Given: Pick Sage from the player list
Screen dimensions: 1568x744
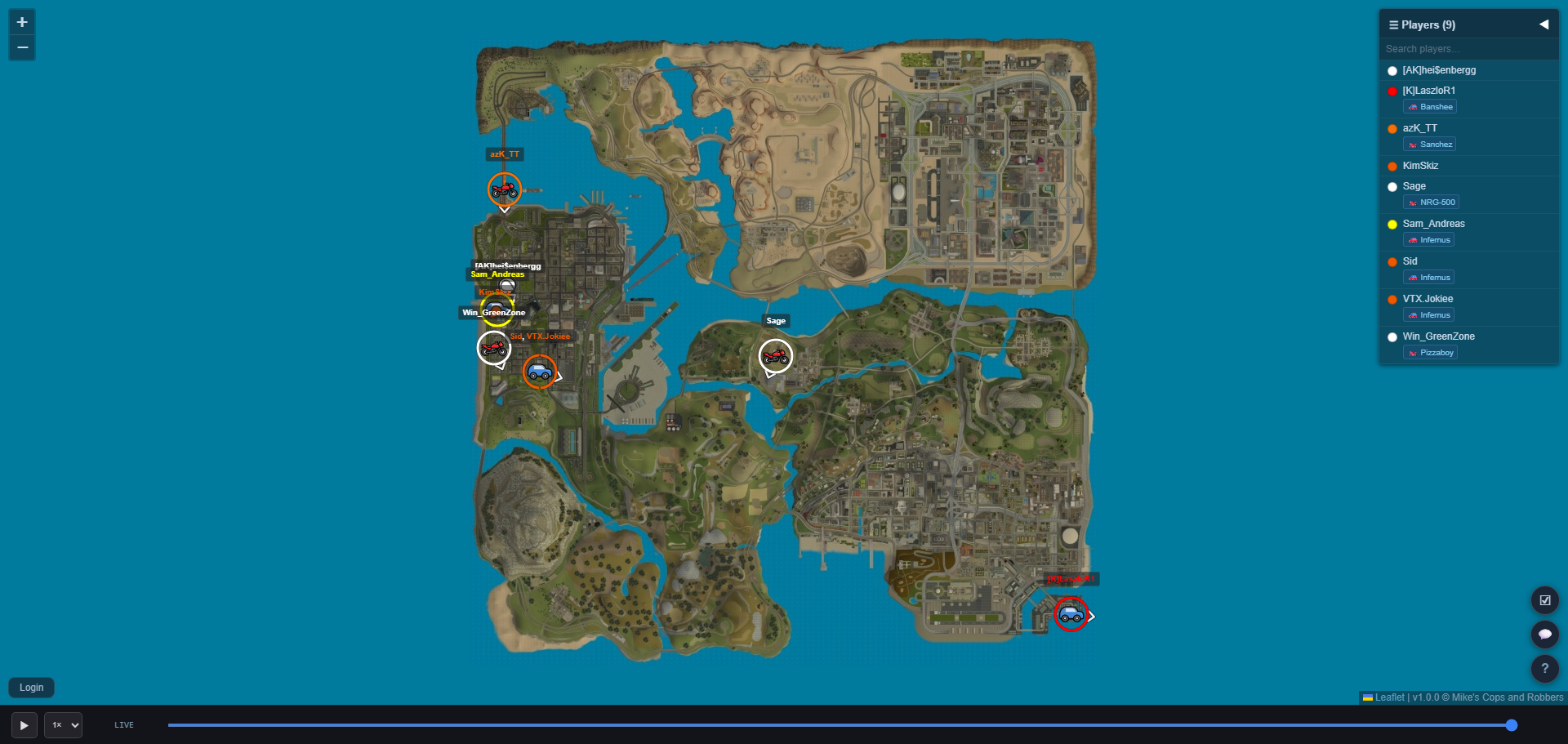Looking at the screenshot, I should [1414, 186].
